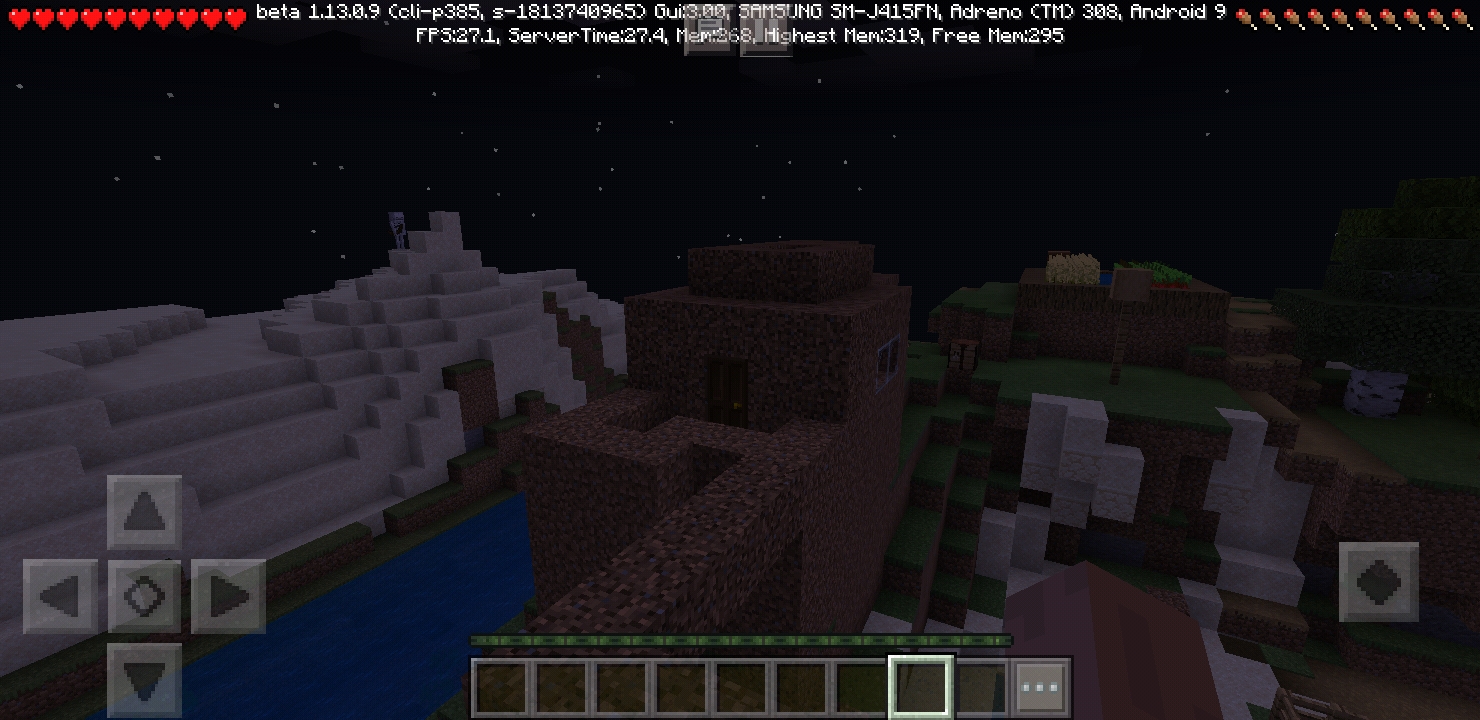
Task: Select the highlighted hotbar slot
Action: coord(921,688)
